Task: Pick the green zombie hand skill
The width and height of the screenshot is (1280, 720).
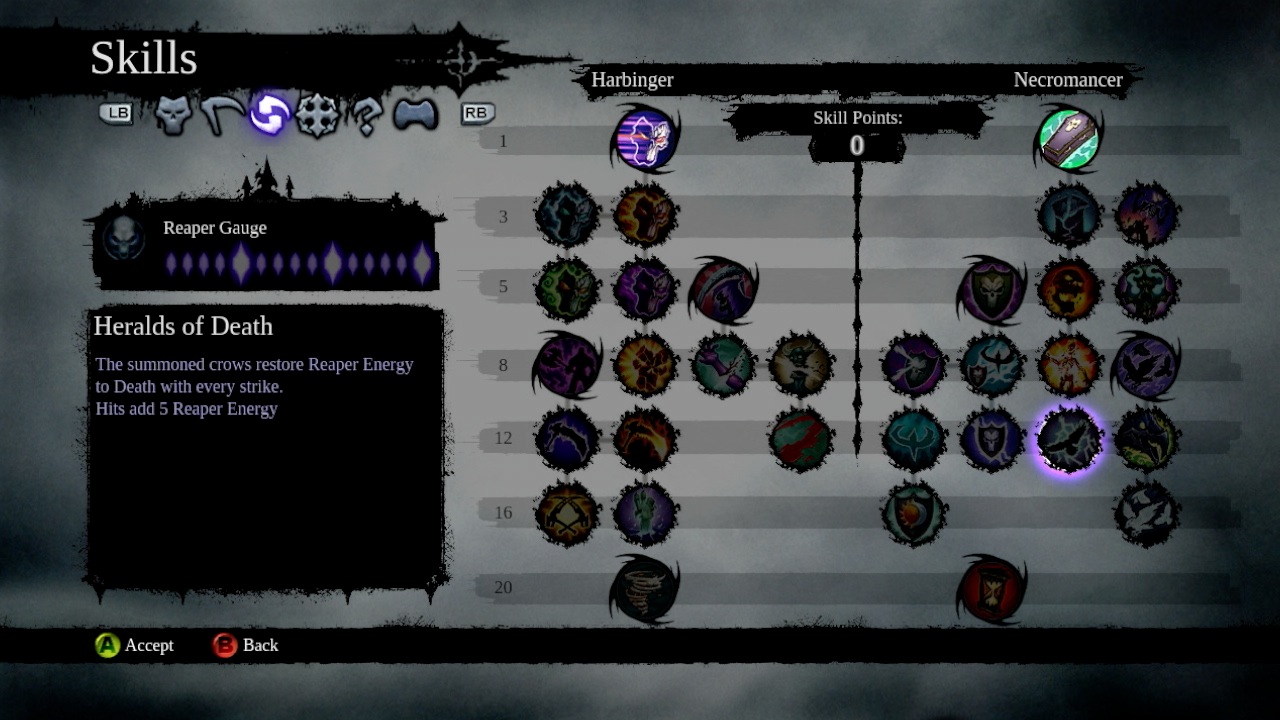Action: 644,514
